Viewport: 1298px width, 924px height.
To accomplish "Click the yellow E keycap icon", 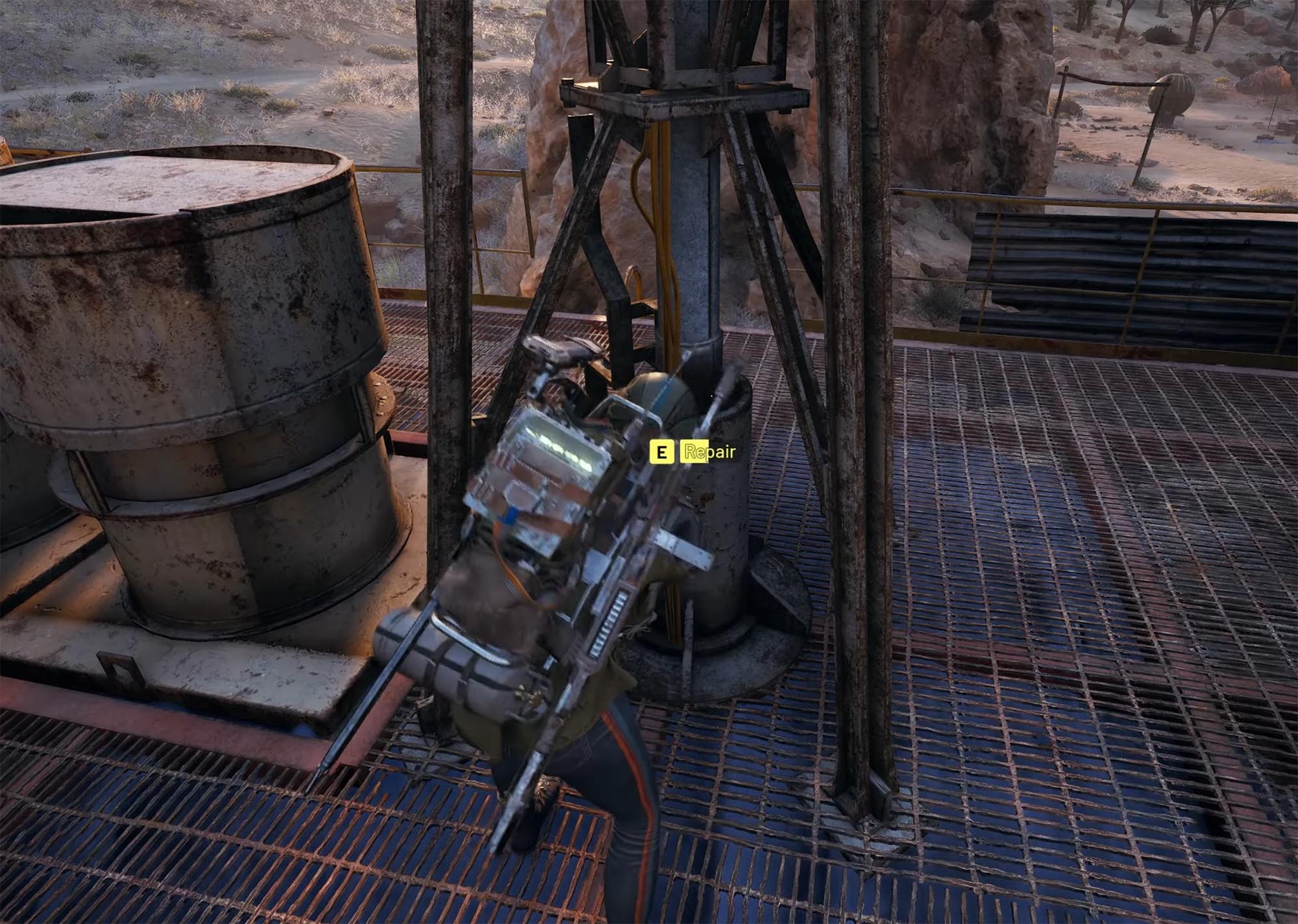I will [661, 452].
